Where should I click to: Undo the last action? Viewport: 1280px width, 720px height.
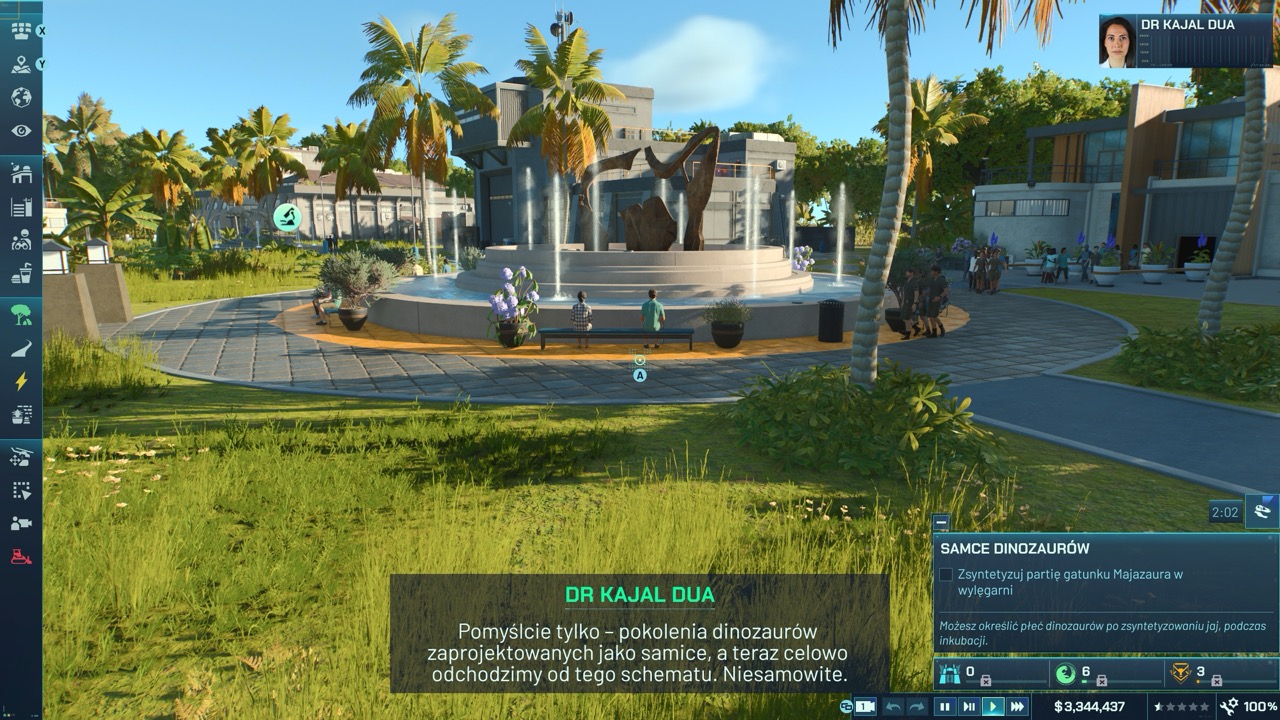893,707
